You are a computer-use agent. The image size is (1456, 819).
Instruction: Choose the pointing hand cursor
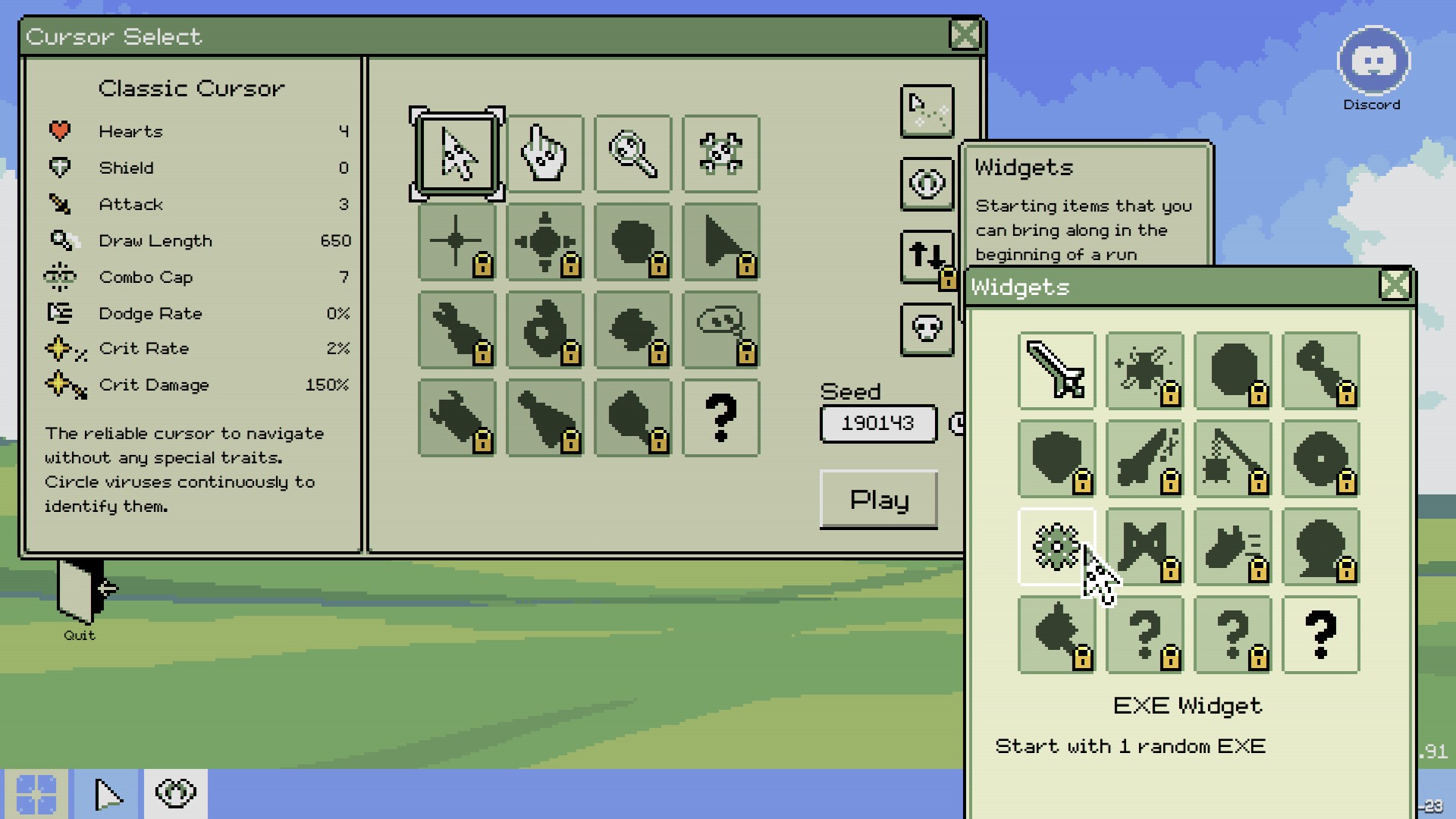click(544, 154)
